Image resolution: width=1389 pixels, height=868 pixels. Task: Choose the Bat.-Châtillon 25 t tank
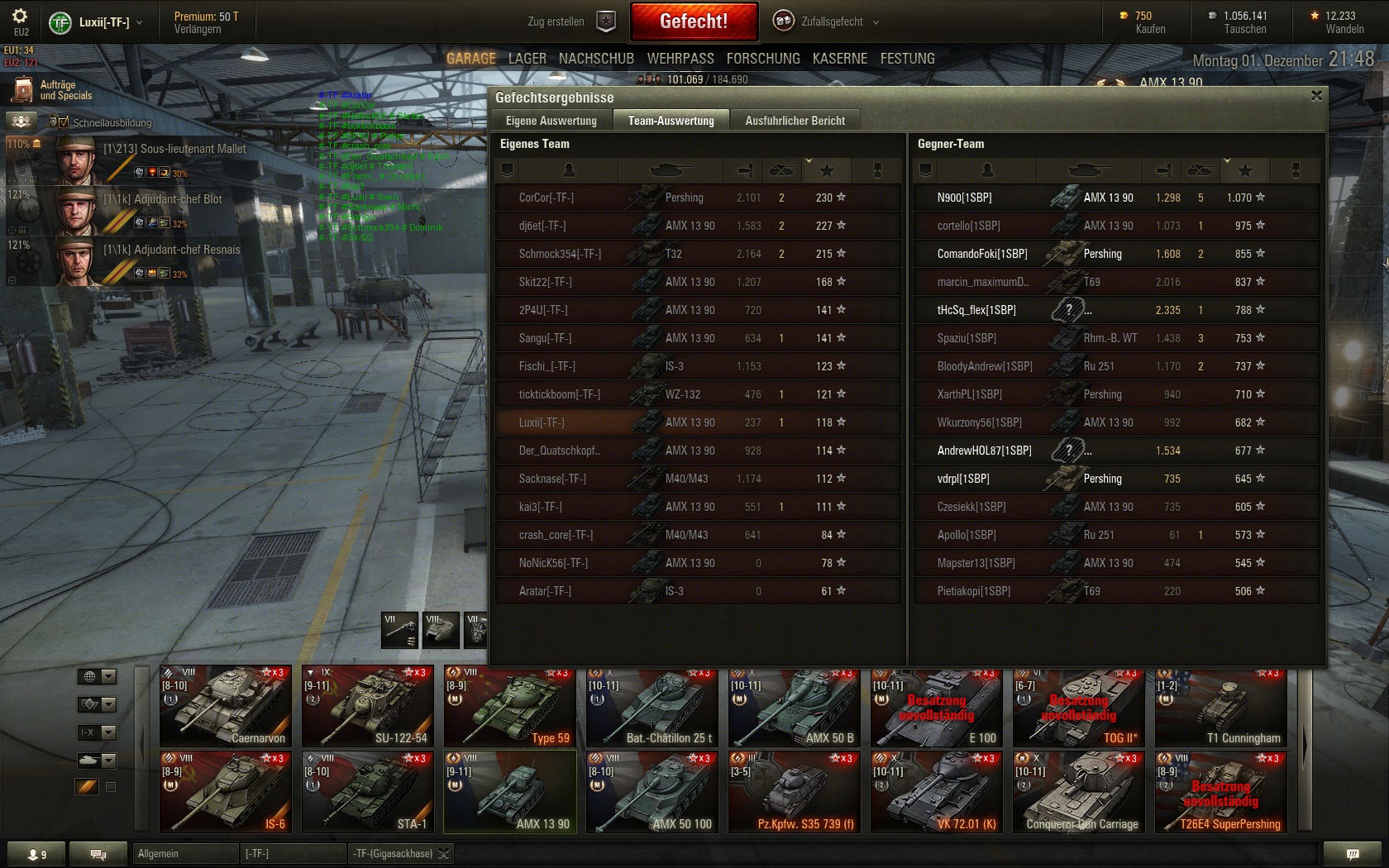pos(652,707)
